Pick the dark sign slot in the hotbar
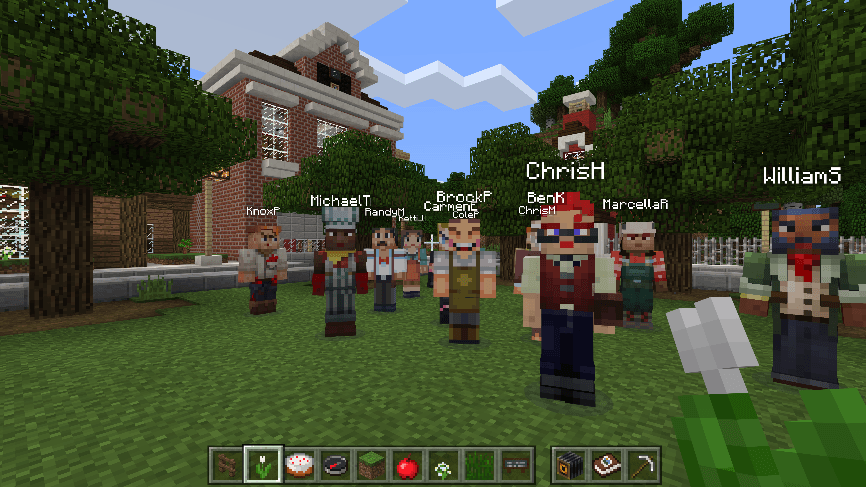The width and height of the screenshot is (866, 487). (x=514, y=464)
